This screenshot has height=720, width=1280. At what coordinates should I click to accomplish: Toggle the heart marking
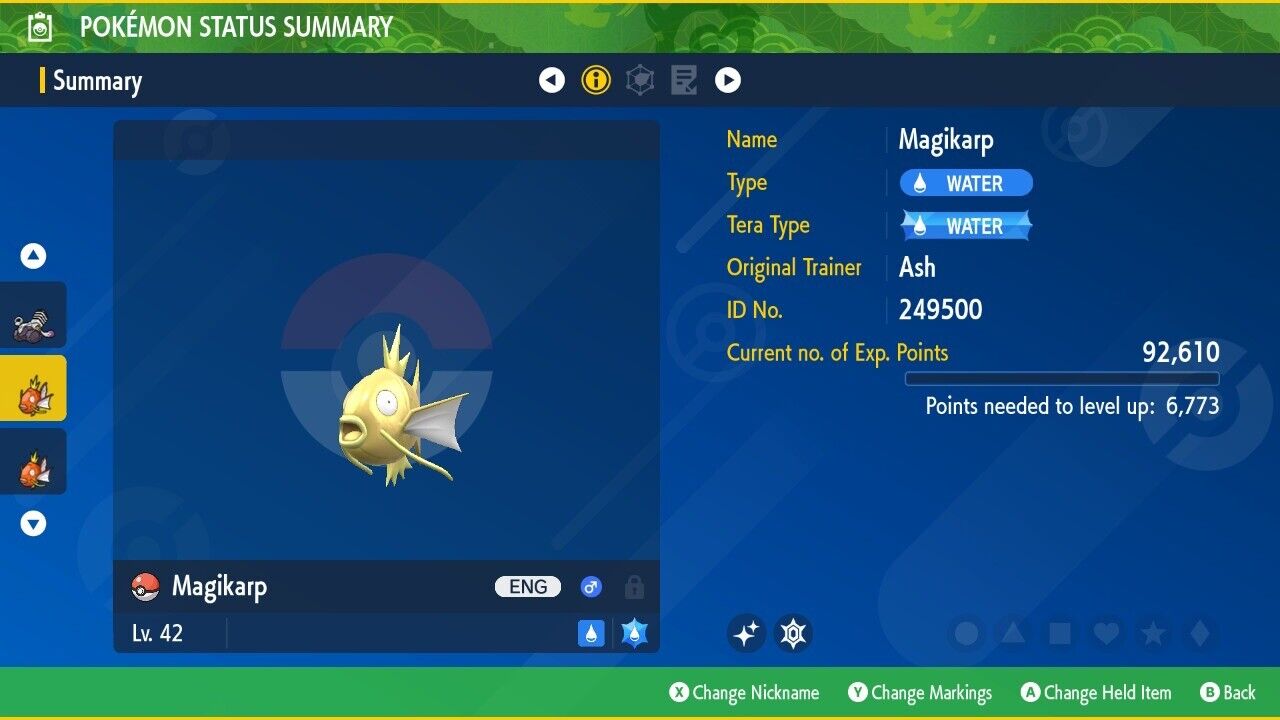(x=1106, y=633)
